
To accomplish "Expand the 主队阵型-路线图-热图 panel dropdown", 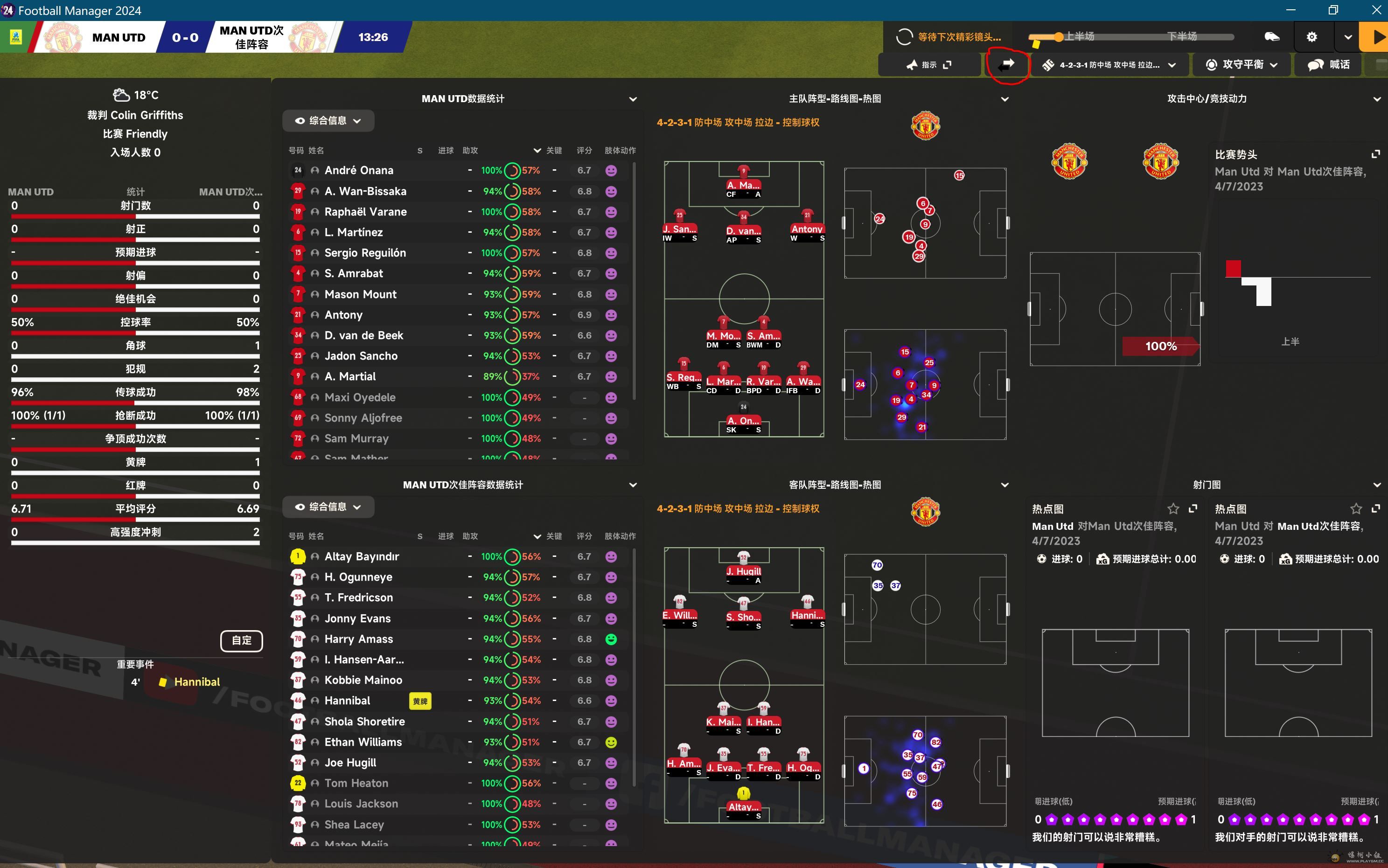I will [1004, 99].
